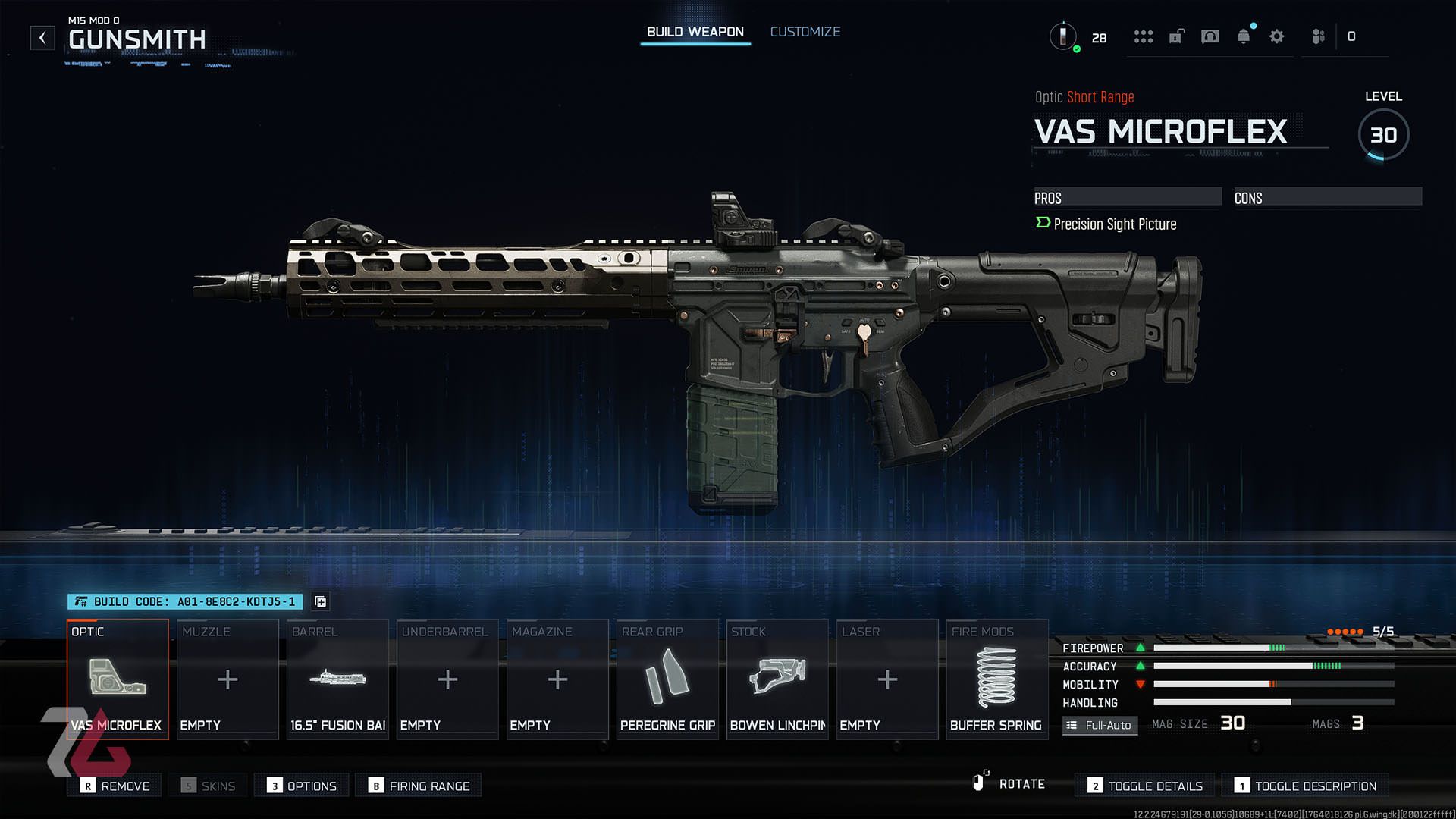Copy the build code using the copy icon
This screenshot has height=819, width=1456.
[x=320, y=601]
